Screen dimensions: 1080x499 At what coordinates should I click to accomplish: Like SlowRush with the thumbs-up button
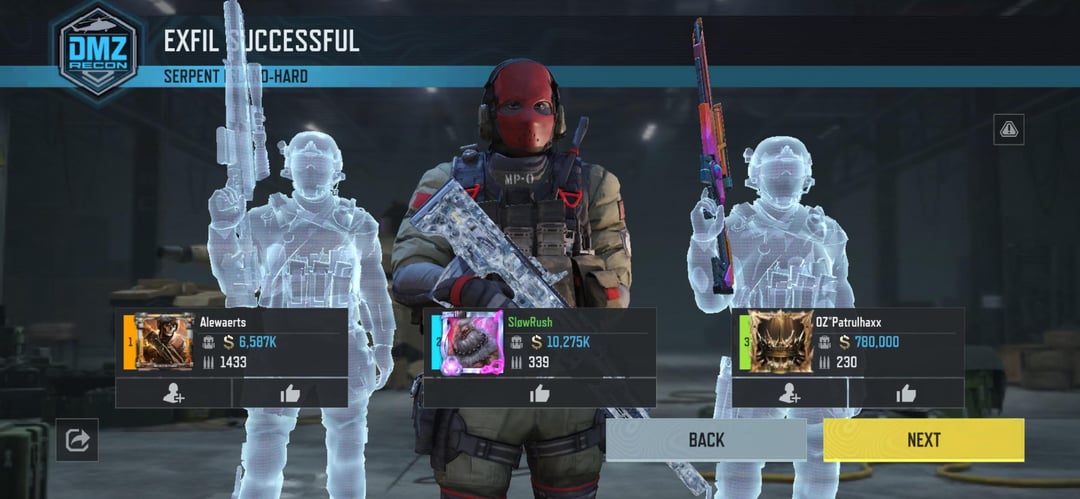click(x=539, y=393)
